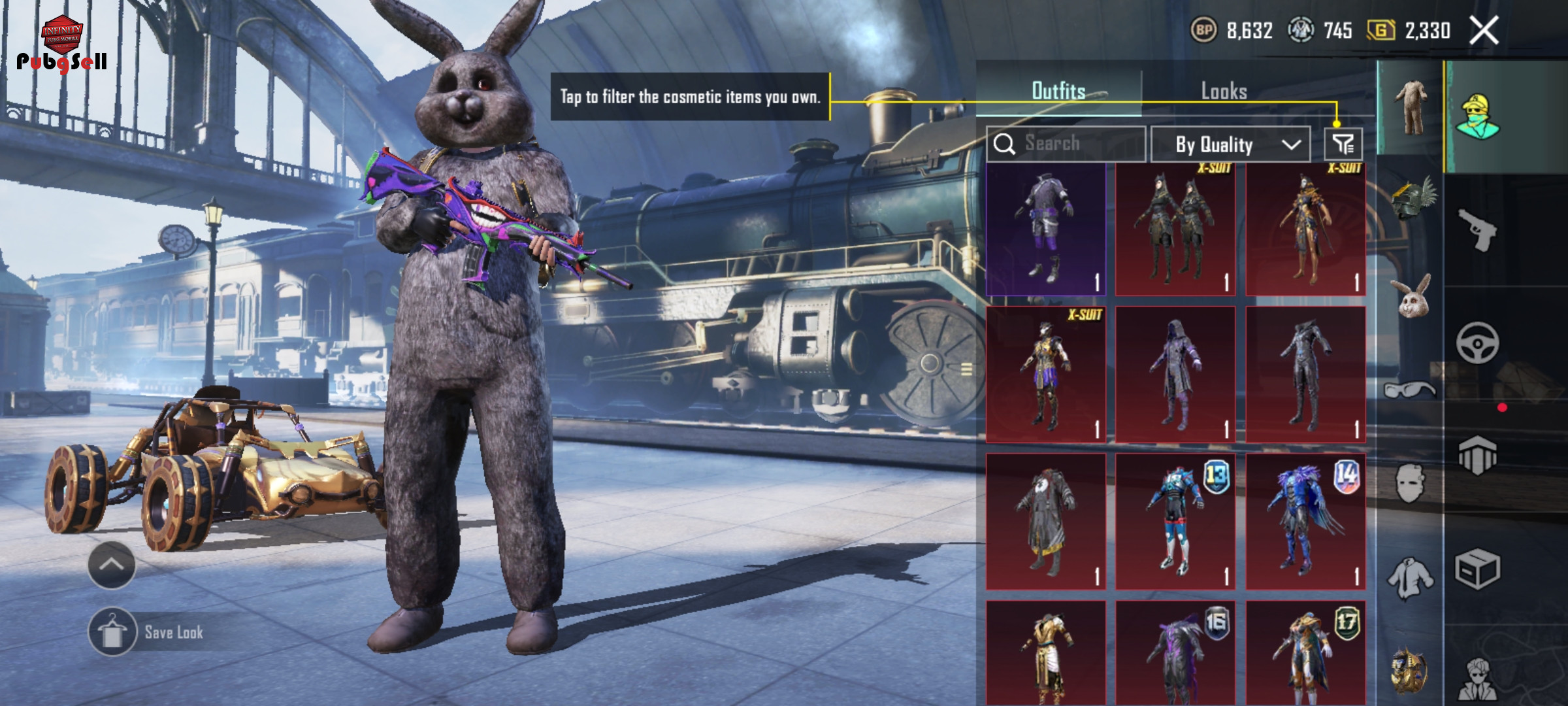The height and width of the screenshot is (706, 1568).
Task: Open the pistol weapon category
Action: pos(1478,230)
